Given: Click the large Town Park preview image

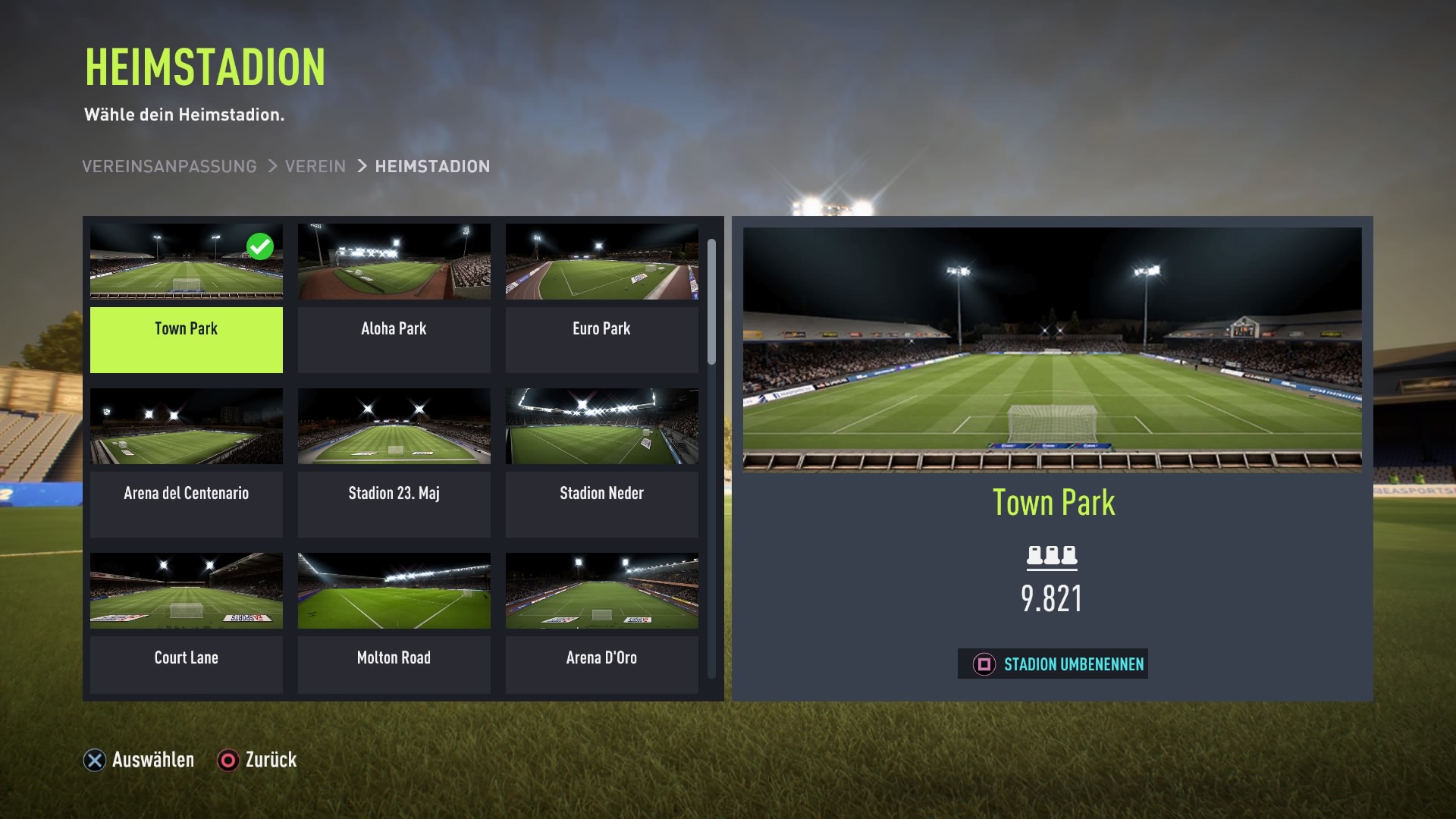Looking at the screenshot, I should (1052, 349).
